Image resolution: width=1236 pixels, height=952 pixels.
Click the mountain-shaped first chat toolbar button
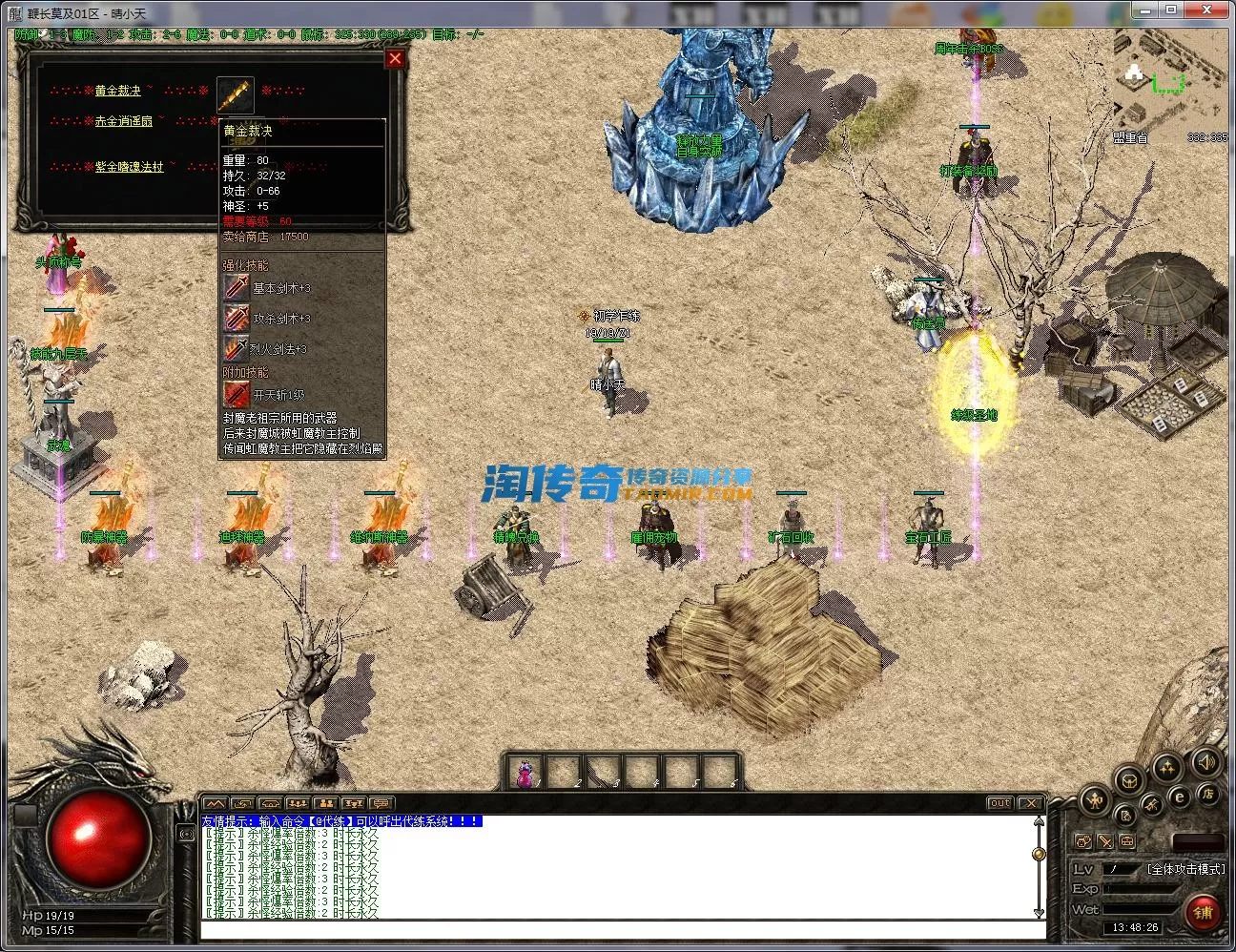pos(215,804)
